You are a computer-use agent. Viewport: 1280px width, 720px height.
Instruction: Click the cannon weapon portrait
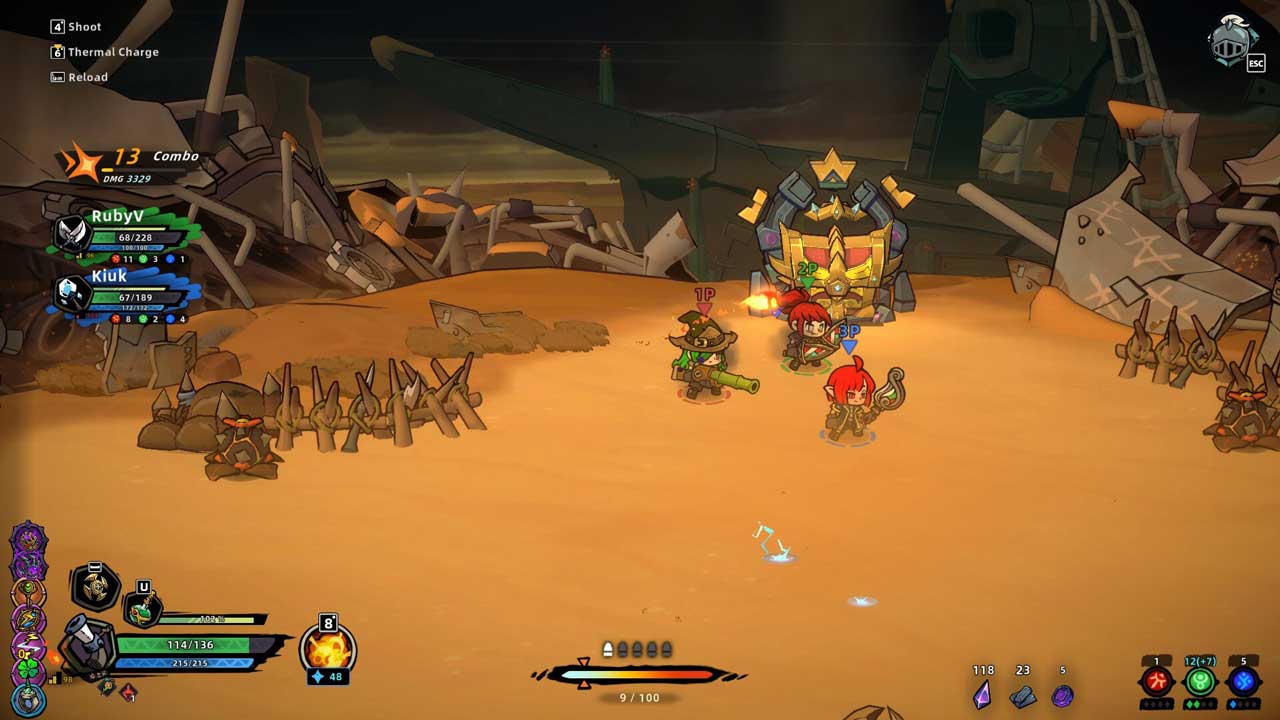[86, 645]
